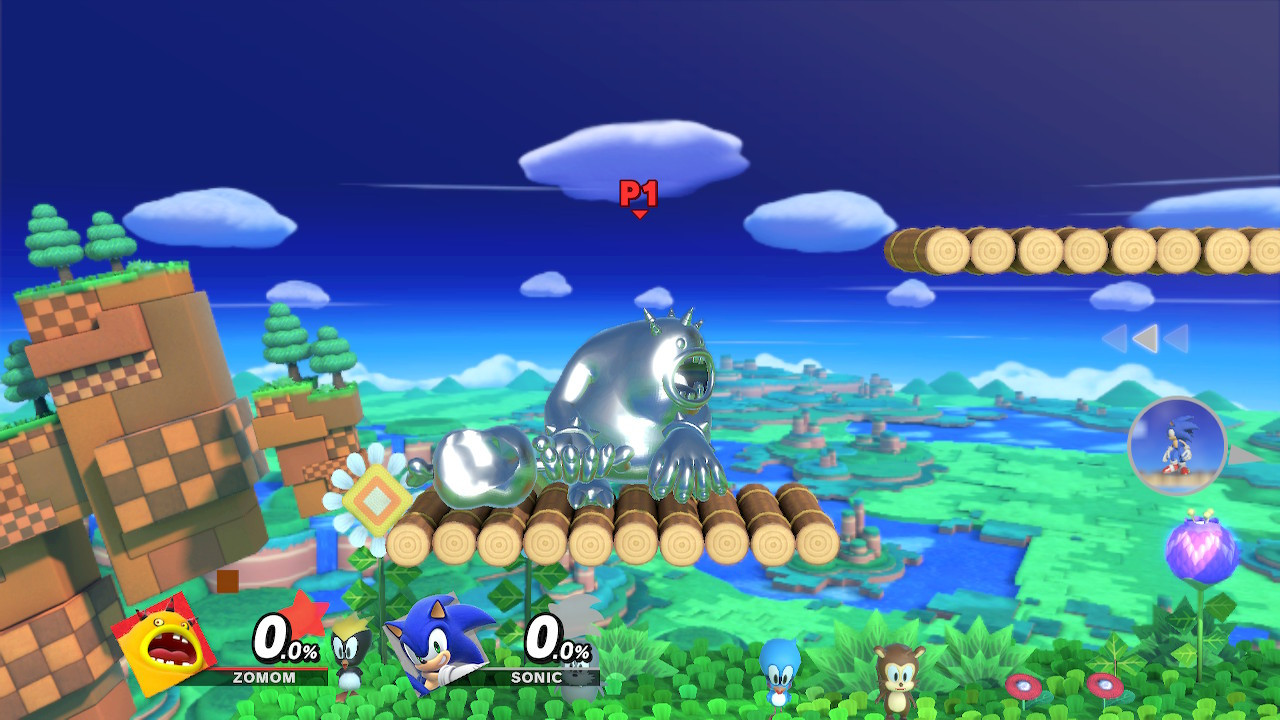Expand the leftmost small triangle of the arrow trio
Screen dimensions: 1280x720
(x=1114, y=336)
